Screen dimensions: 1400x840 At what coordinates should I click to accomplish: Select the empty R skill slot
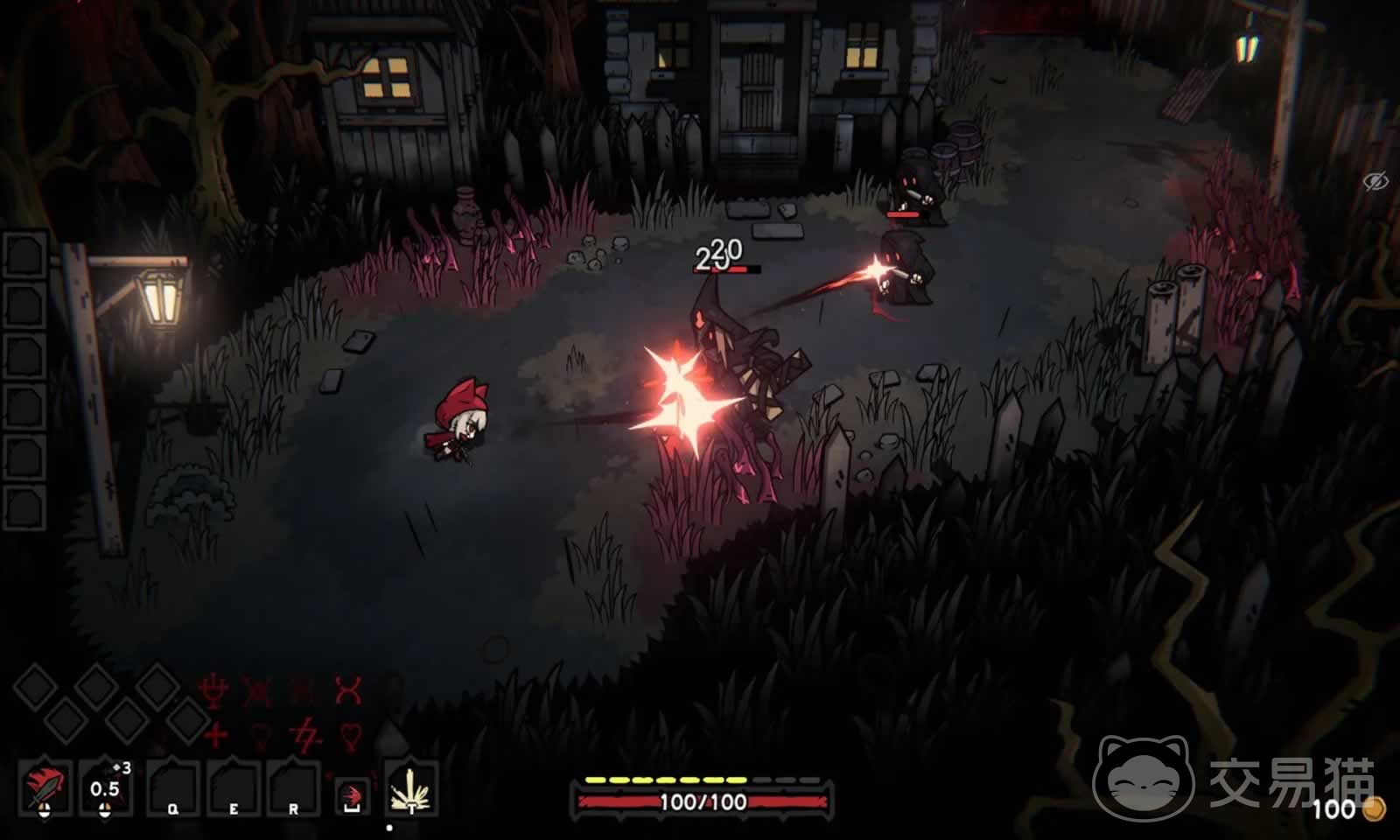click(x=293, y=787)
